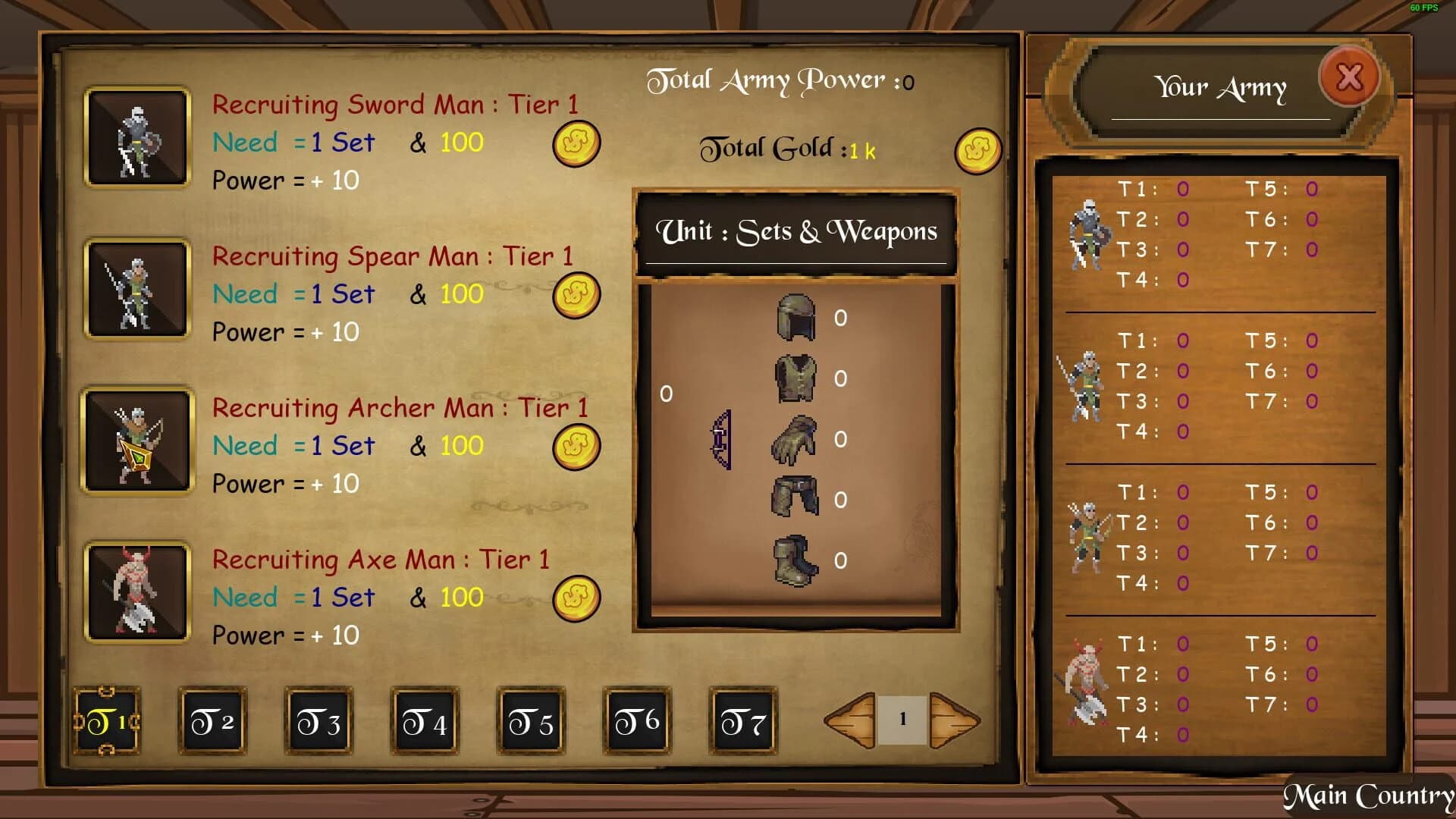Click the gloves icon in equipment list
Image resolution: width=1456 pixels, height=819 pixels.
795,440
